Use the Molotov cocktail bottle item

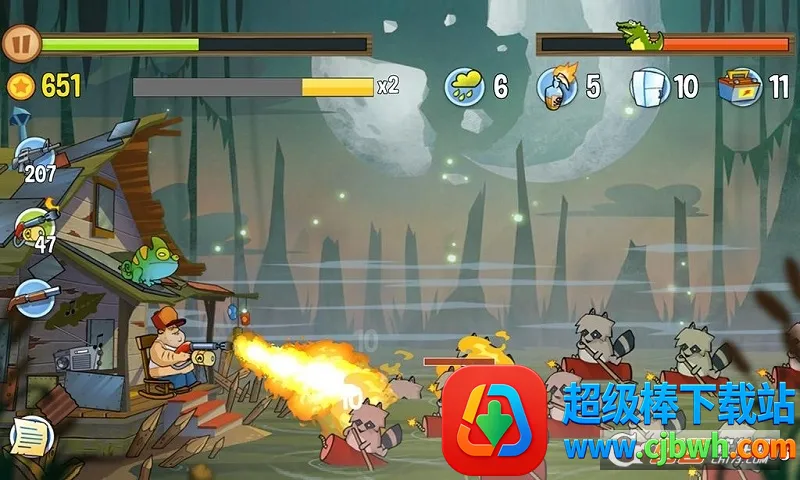tap(556, 86)
